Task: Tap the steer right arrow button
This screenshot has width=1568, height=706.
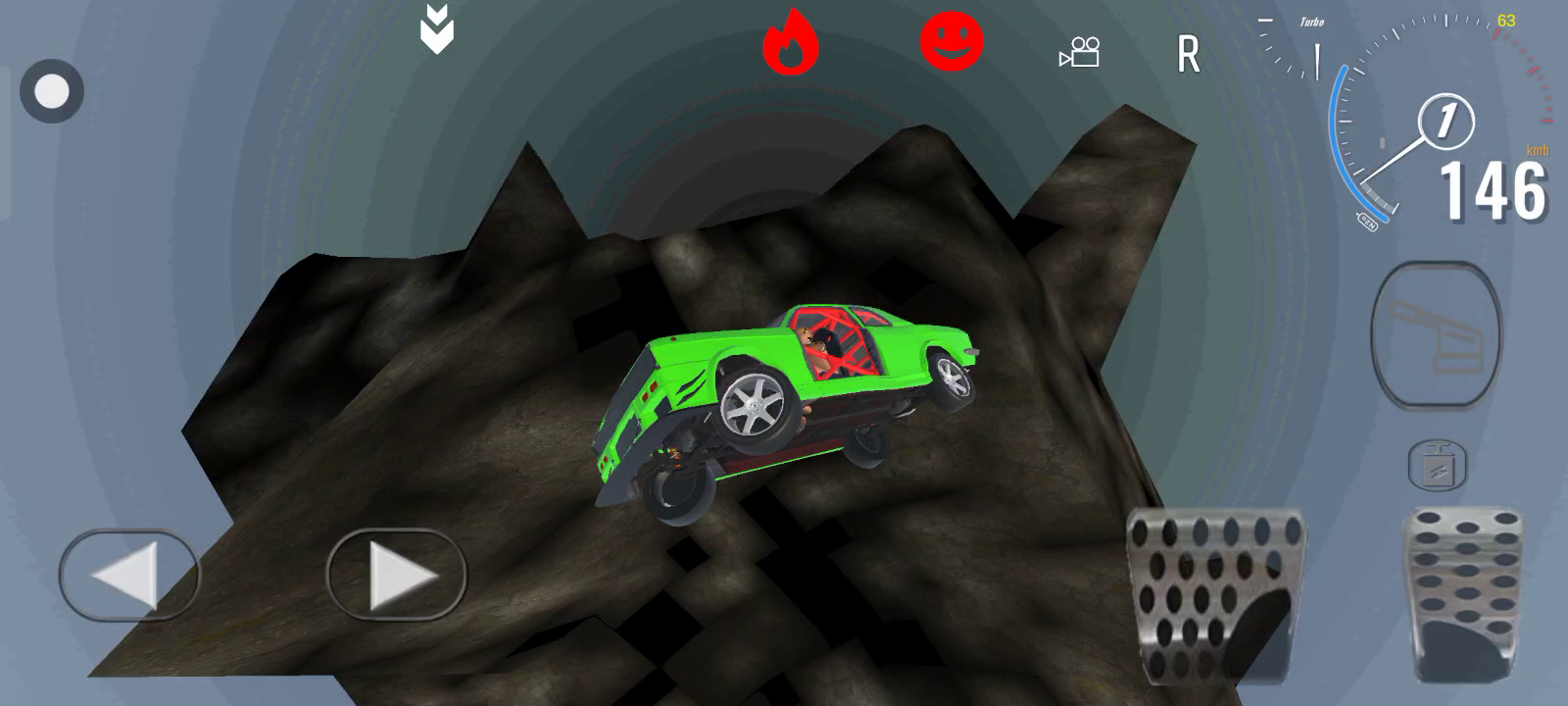Action: (x=396, y=575)
